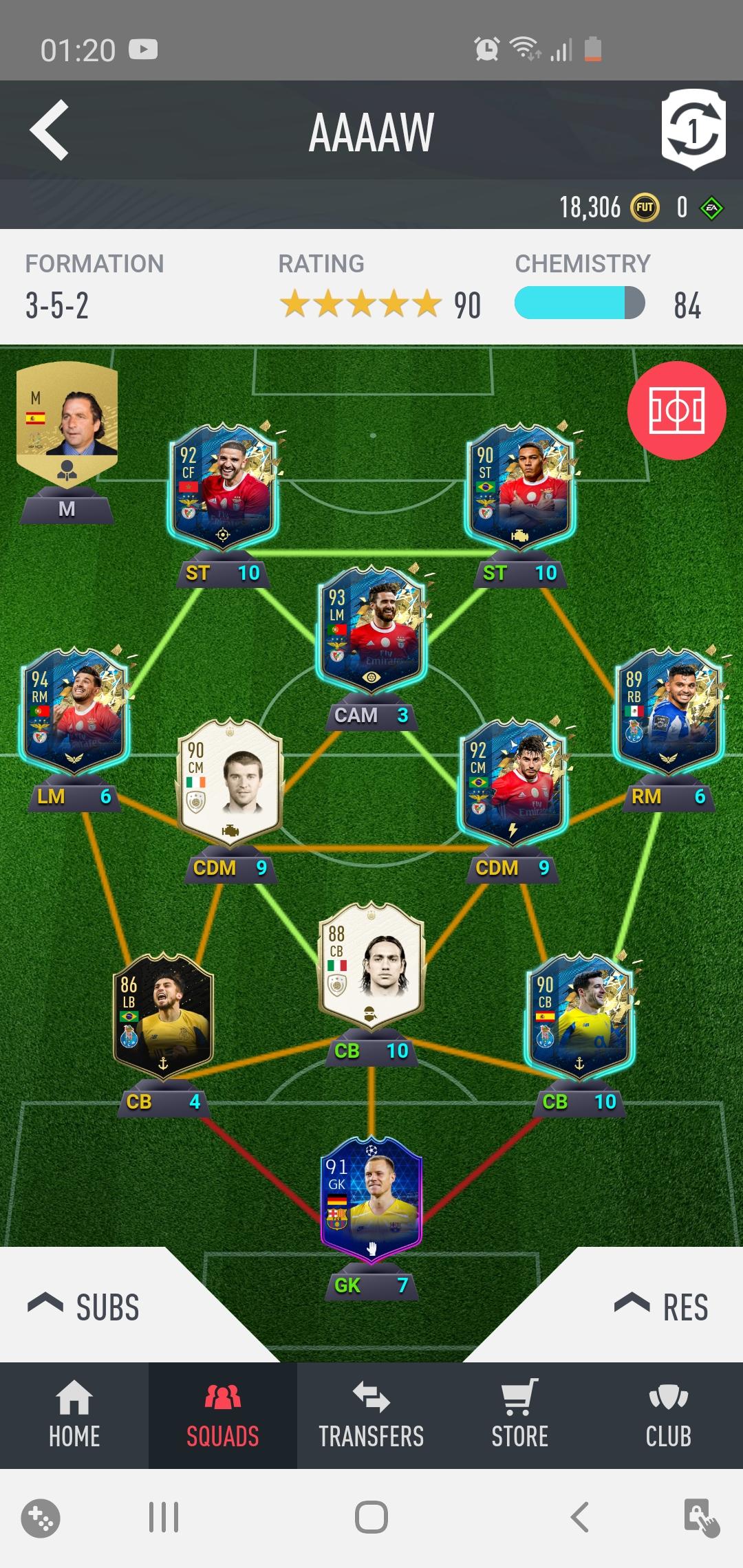
Task: Go back with the top-left arrow
Action: pos(50,130)
